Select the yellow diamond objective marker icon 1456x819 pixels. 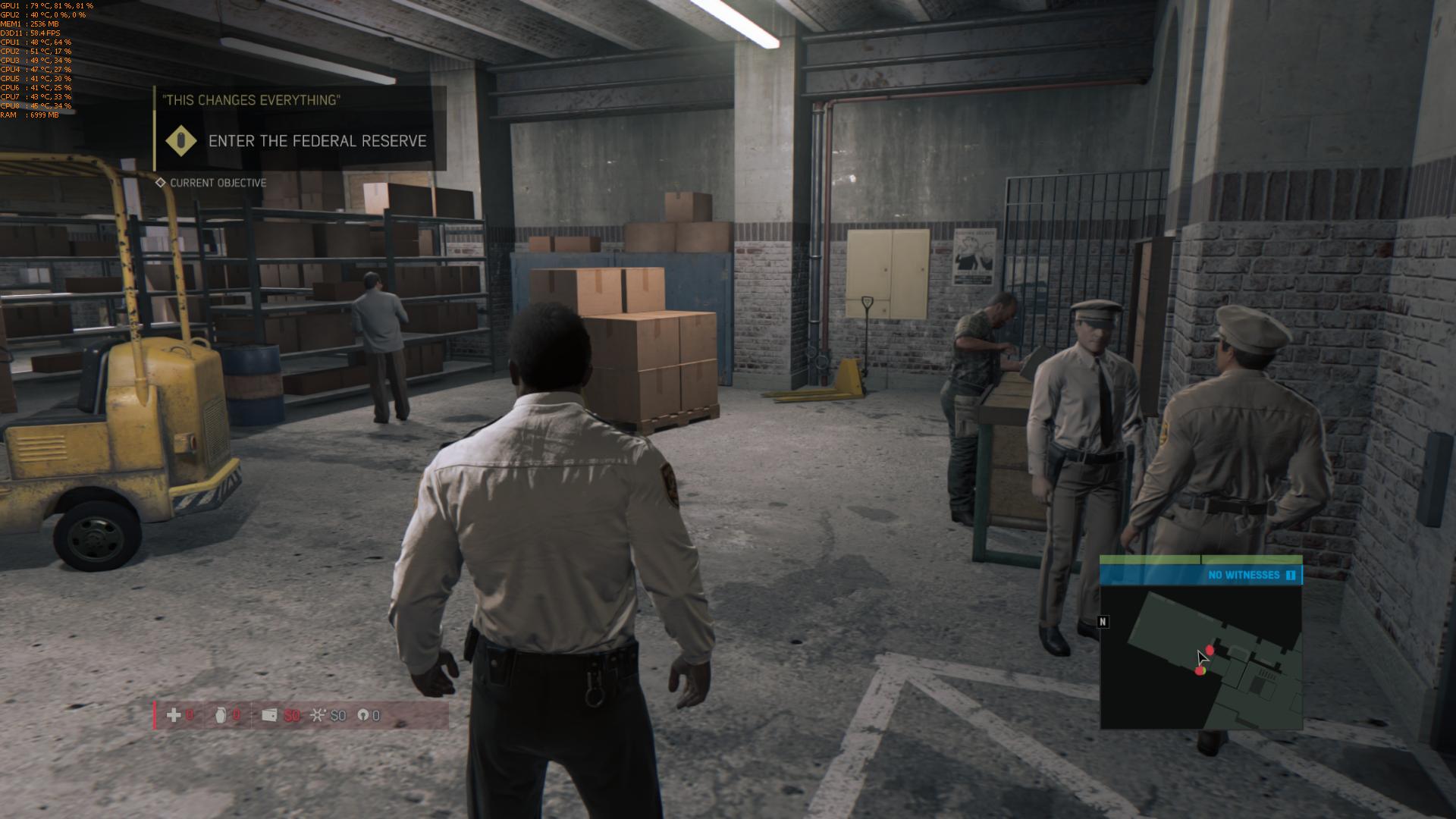click(x=181, y=141)
